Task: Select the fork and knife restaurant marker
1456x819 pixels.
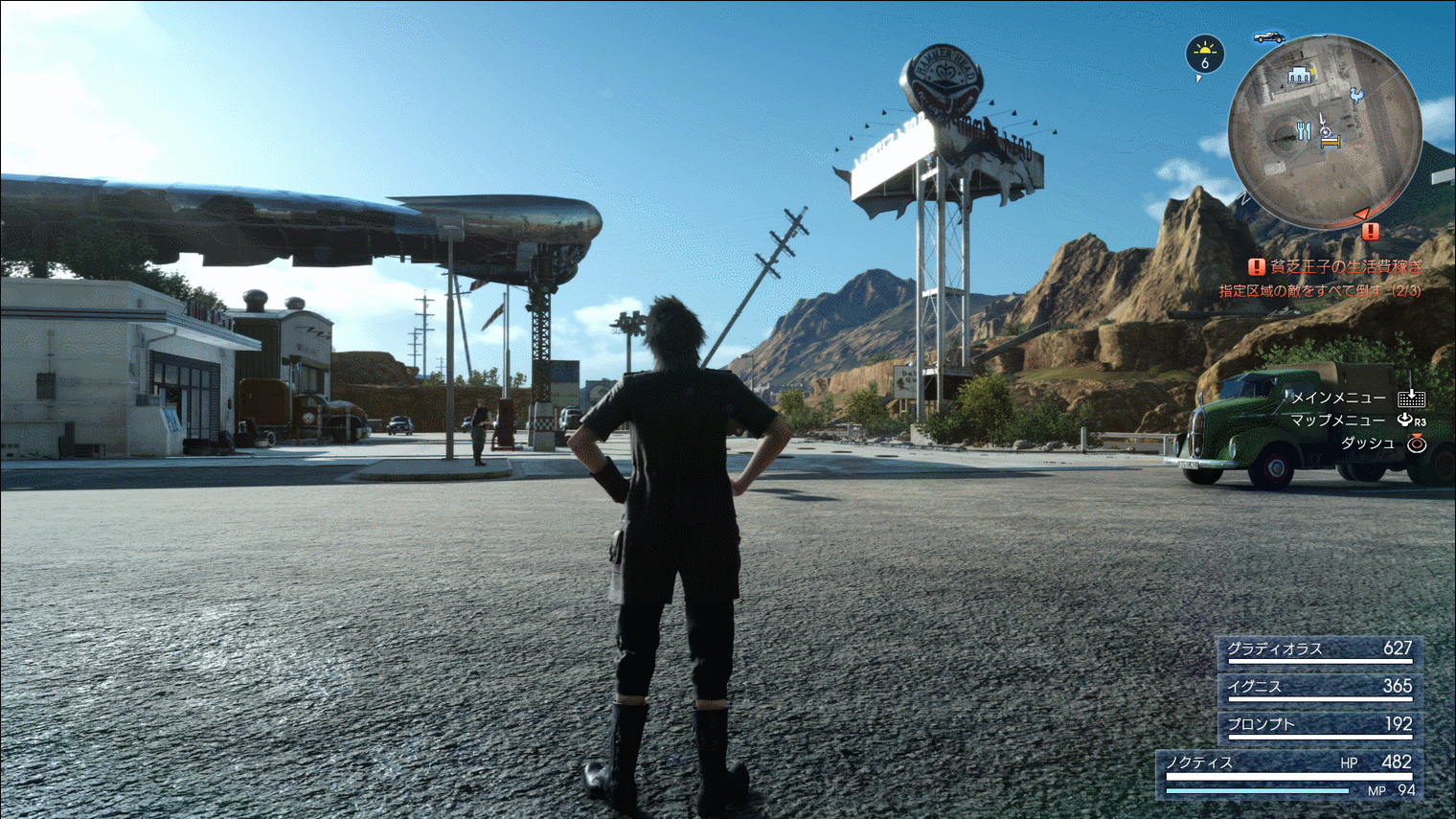Action: tap(1303, 131)
